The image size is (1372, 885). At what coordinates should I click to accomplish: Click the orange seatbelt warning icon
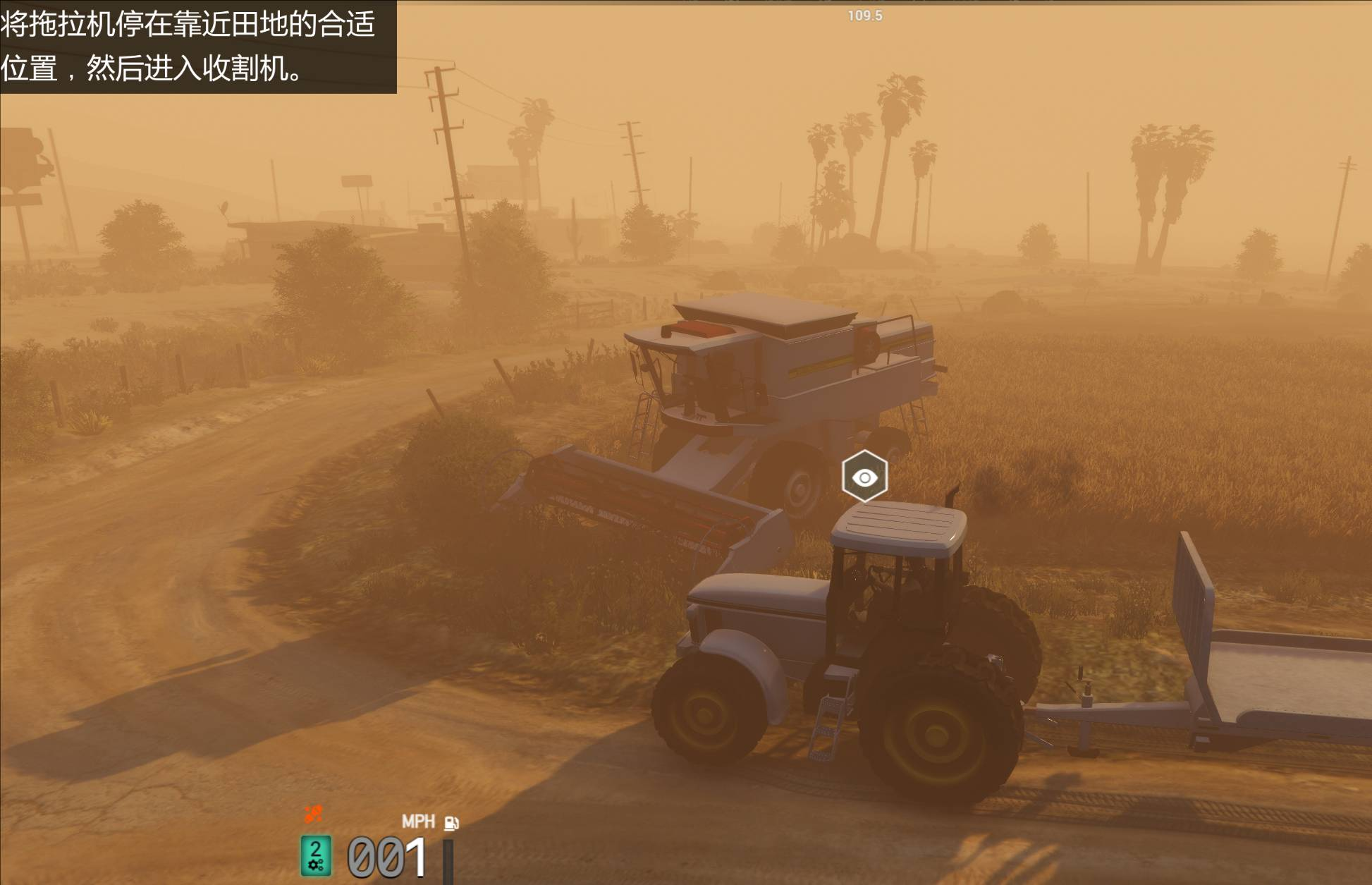point(313,814)
